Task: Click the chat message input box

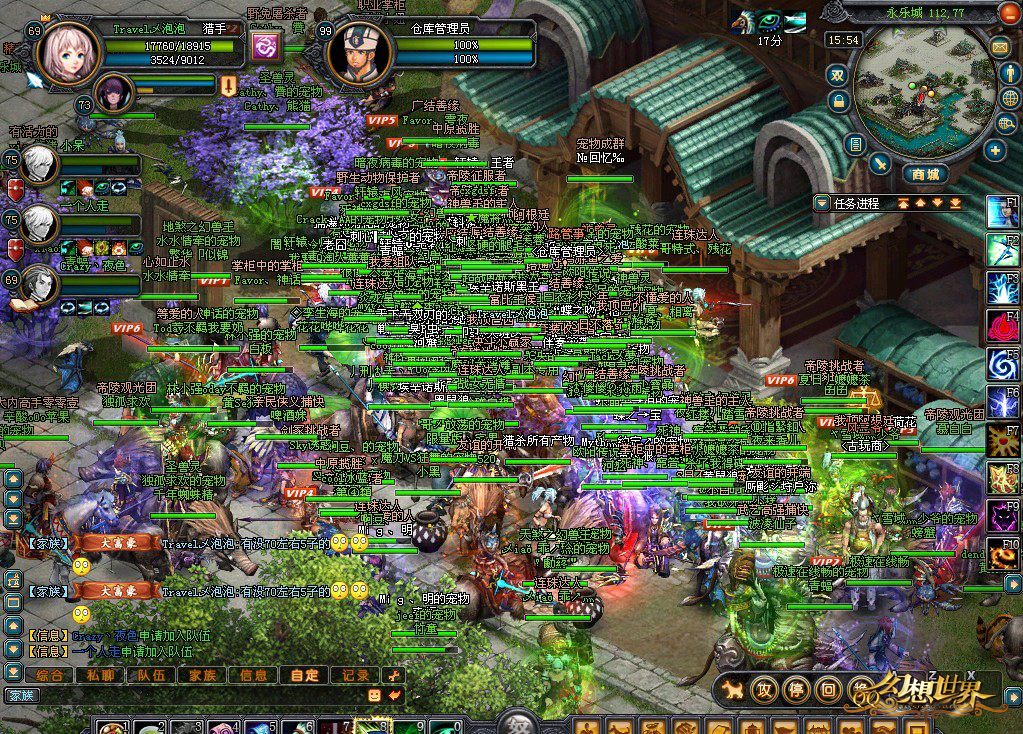Action: [x=200, y=694]
